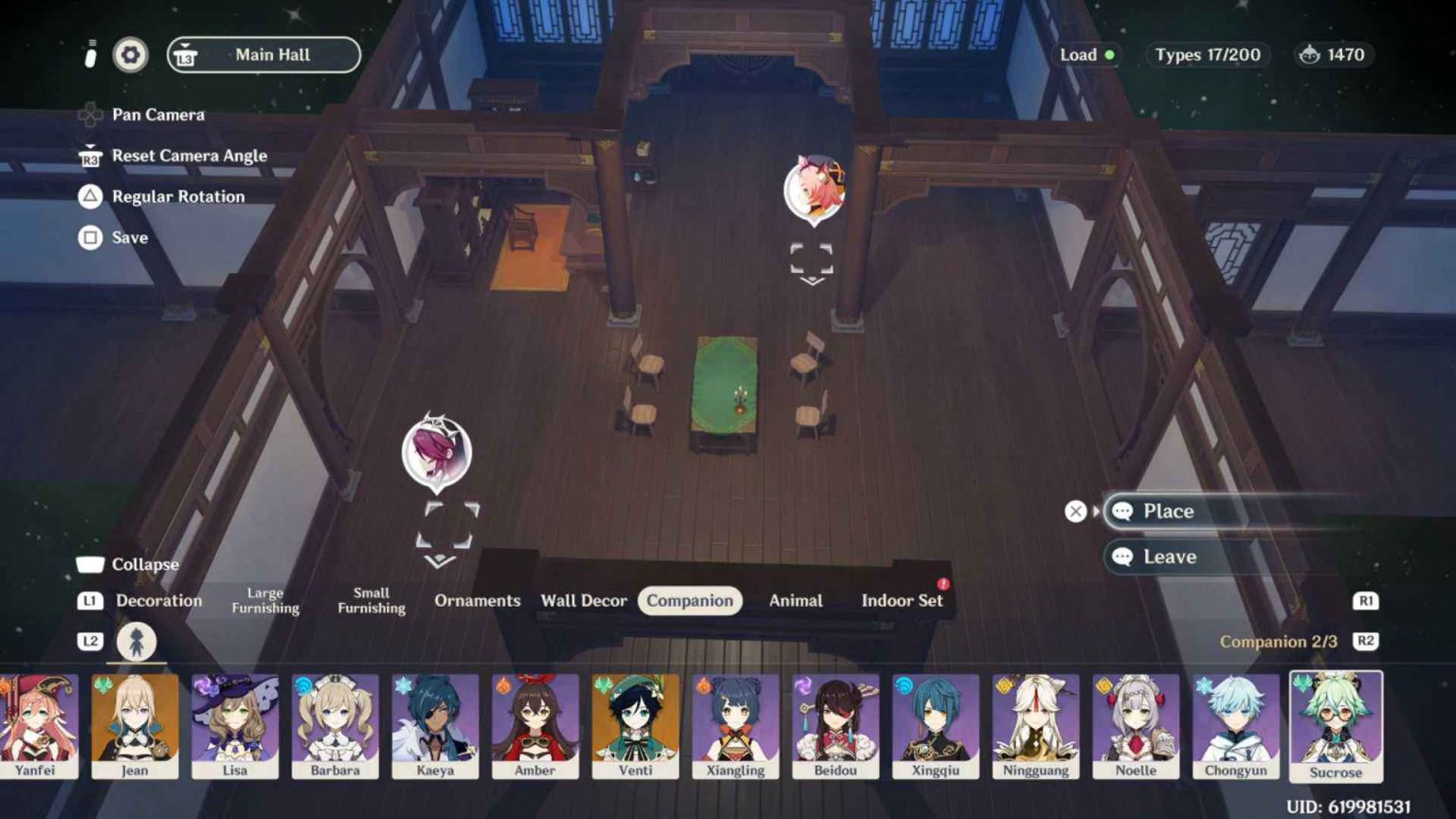This screenshot has width=1456, height=819.
Task: Open the Main Hall location dropdown
Action: 264,54
